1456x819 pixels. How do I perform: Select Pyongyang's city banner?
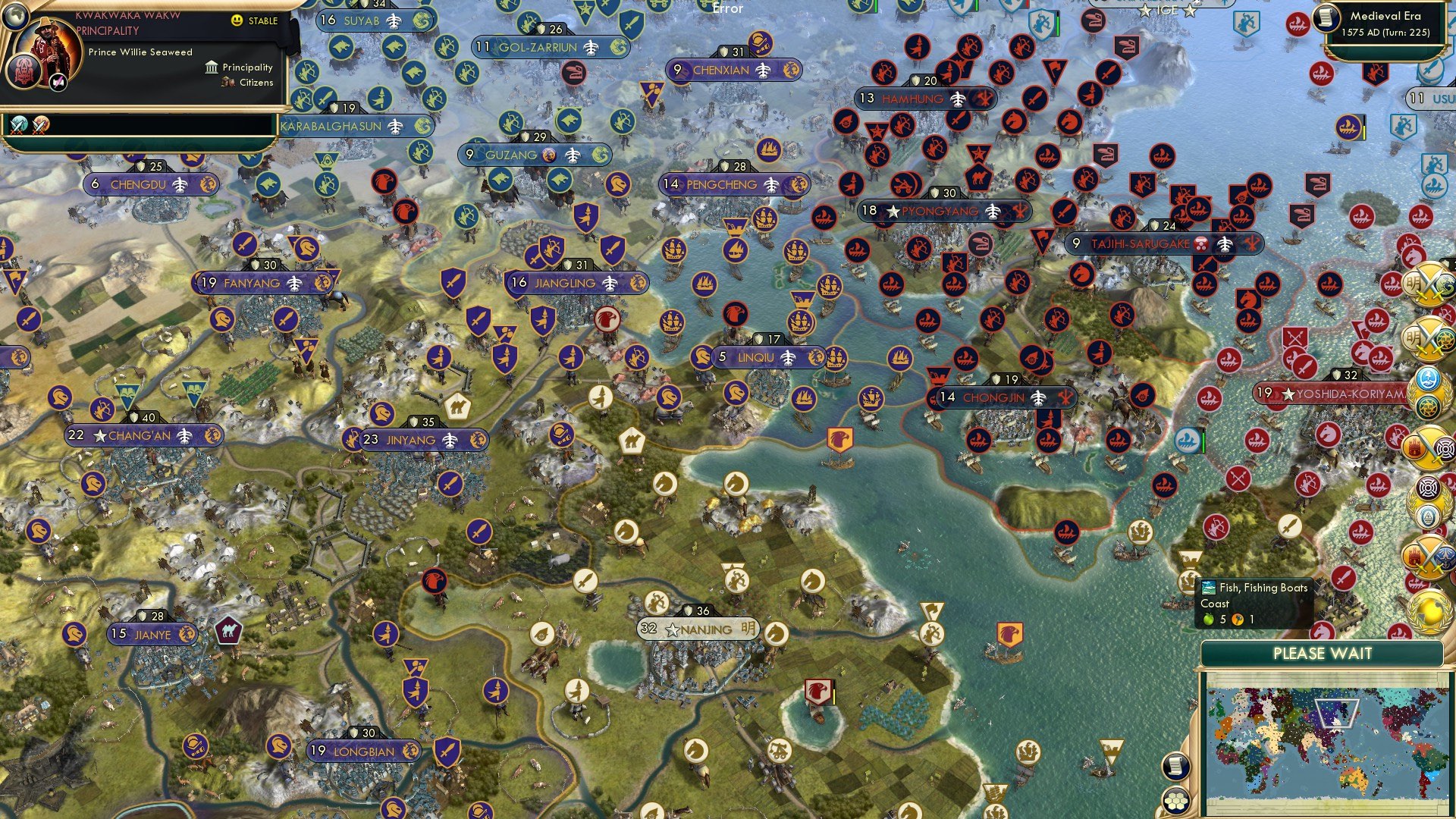[x=942, y=211]
